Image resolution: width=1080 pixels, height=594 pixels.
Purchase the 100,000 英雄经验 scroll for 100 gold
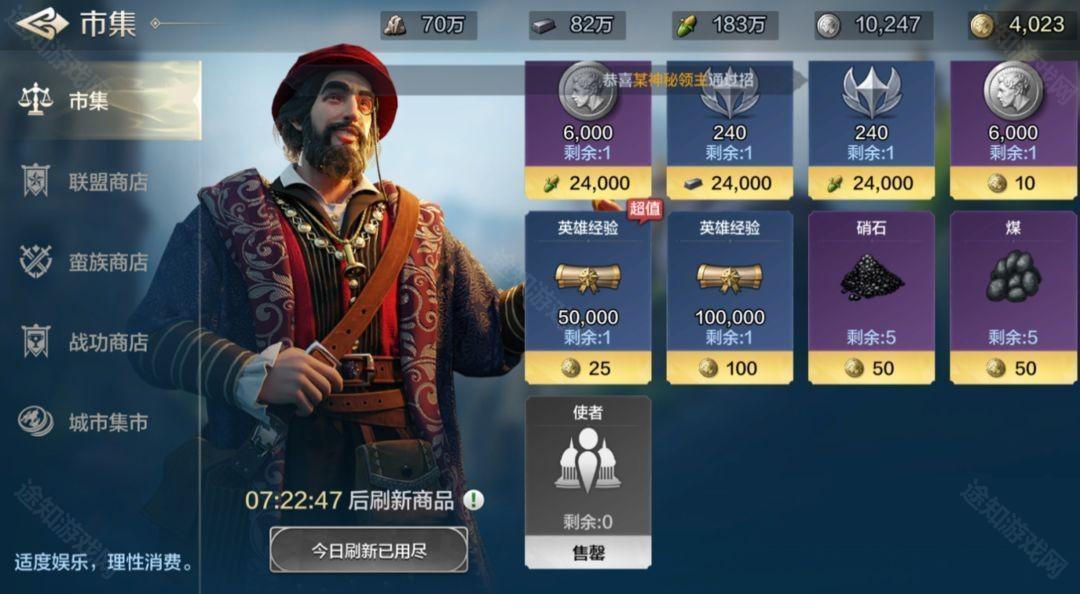(x=730, y=297)
